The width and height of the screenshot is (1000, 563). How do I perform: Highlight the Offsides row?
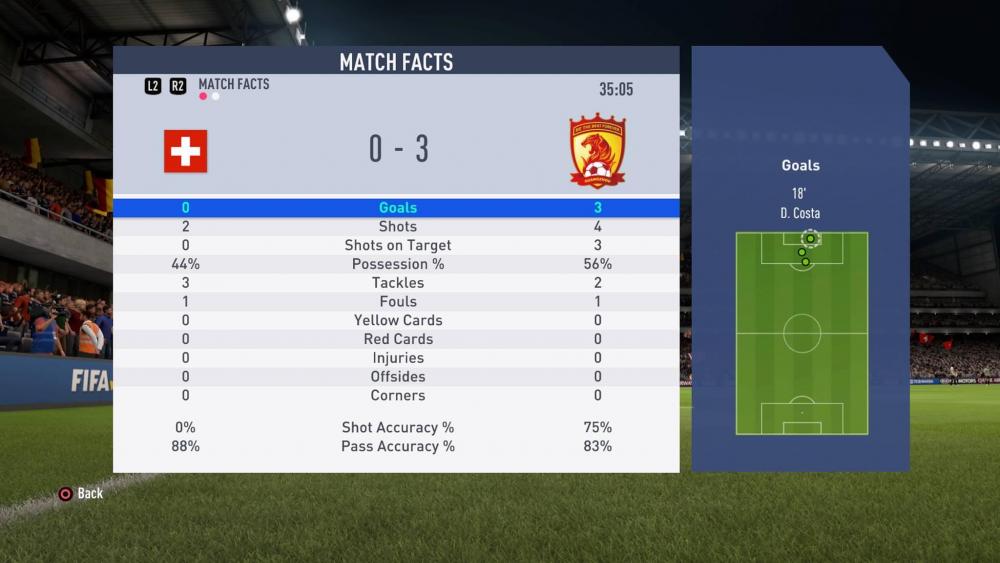click(397, 377)
